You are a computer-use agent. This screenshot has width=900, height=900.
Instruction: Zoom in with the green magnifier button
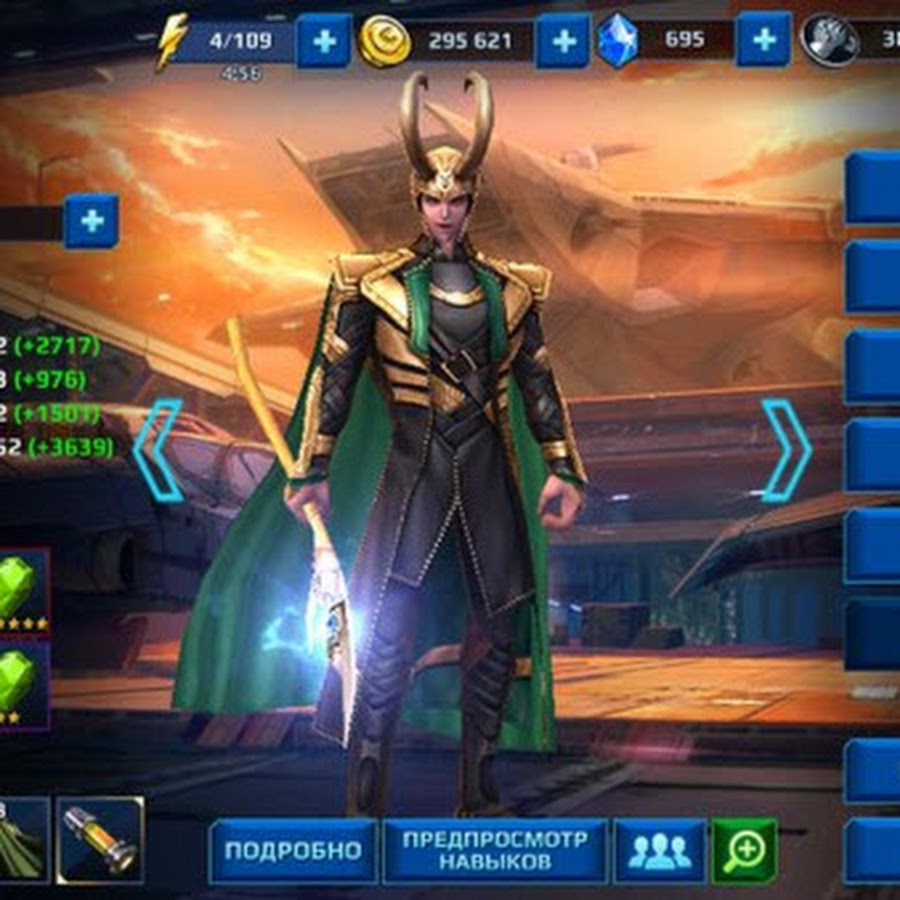pos(744,851)
